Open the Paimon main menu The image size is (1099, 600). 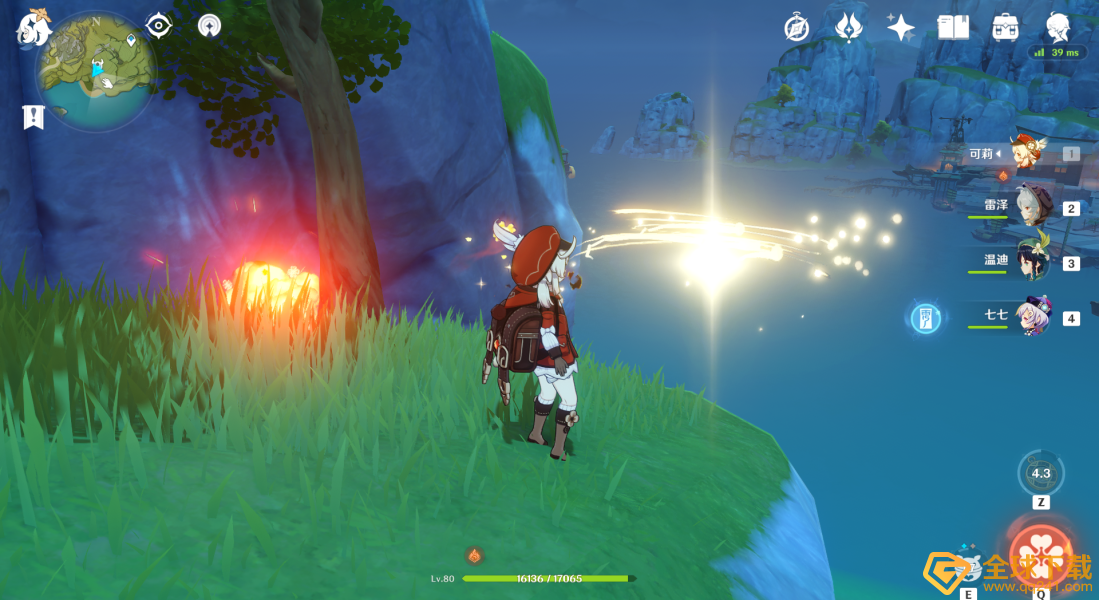point(33,28)
